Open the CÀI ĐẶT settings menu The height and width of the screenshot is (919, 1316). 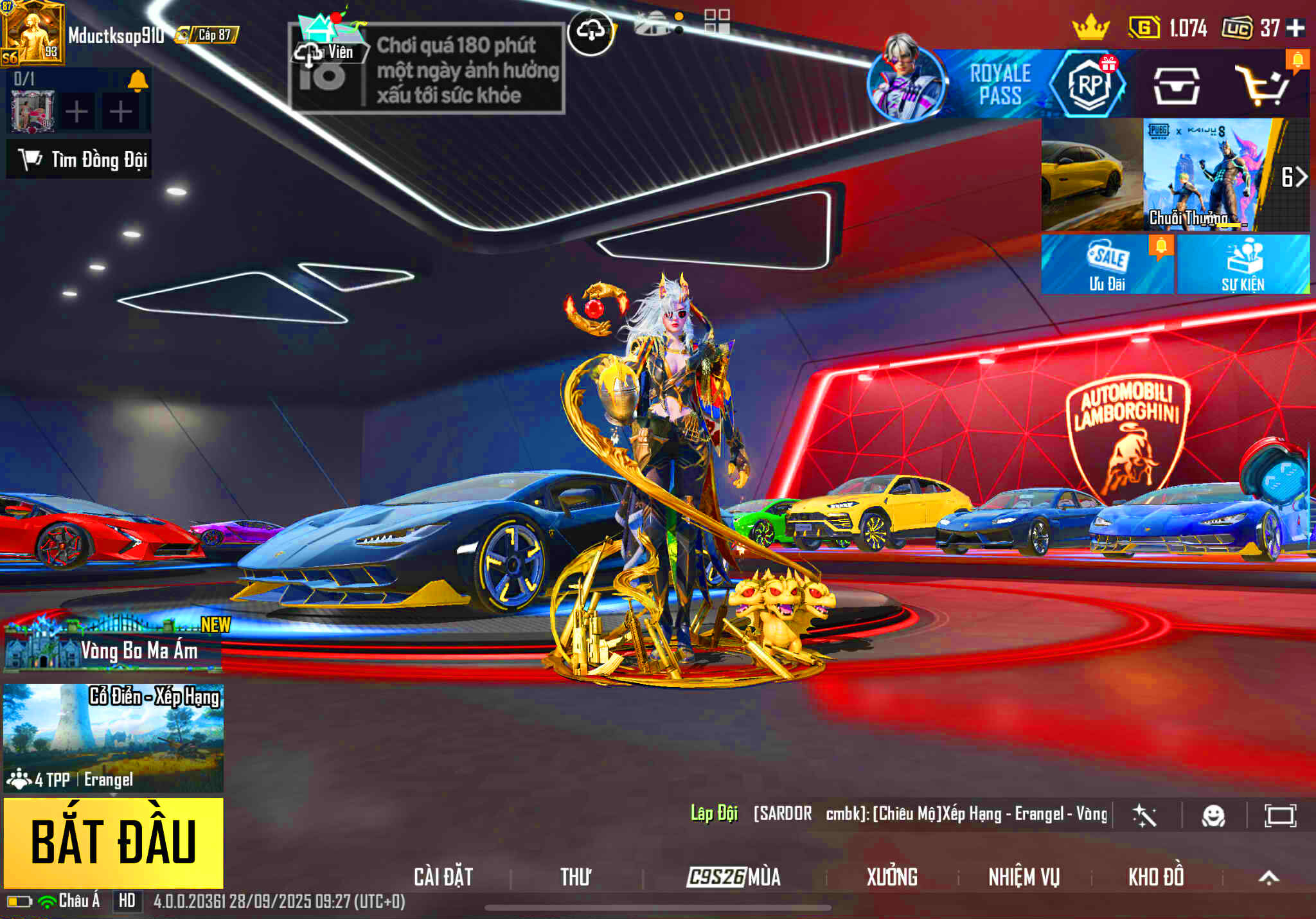click(443, 877)
